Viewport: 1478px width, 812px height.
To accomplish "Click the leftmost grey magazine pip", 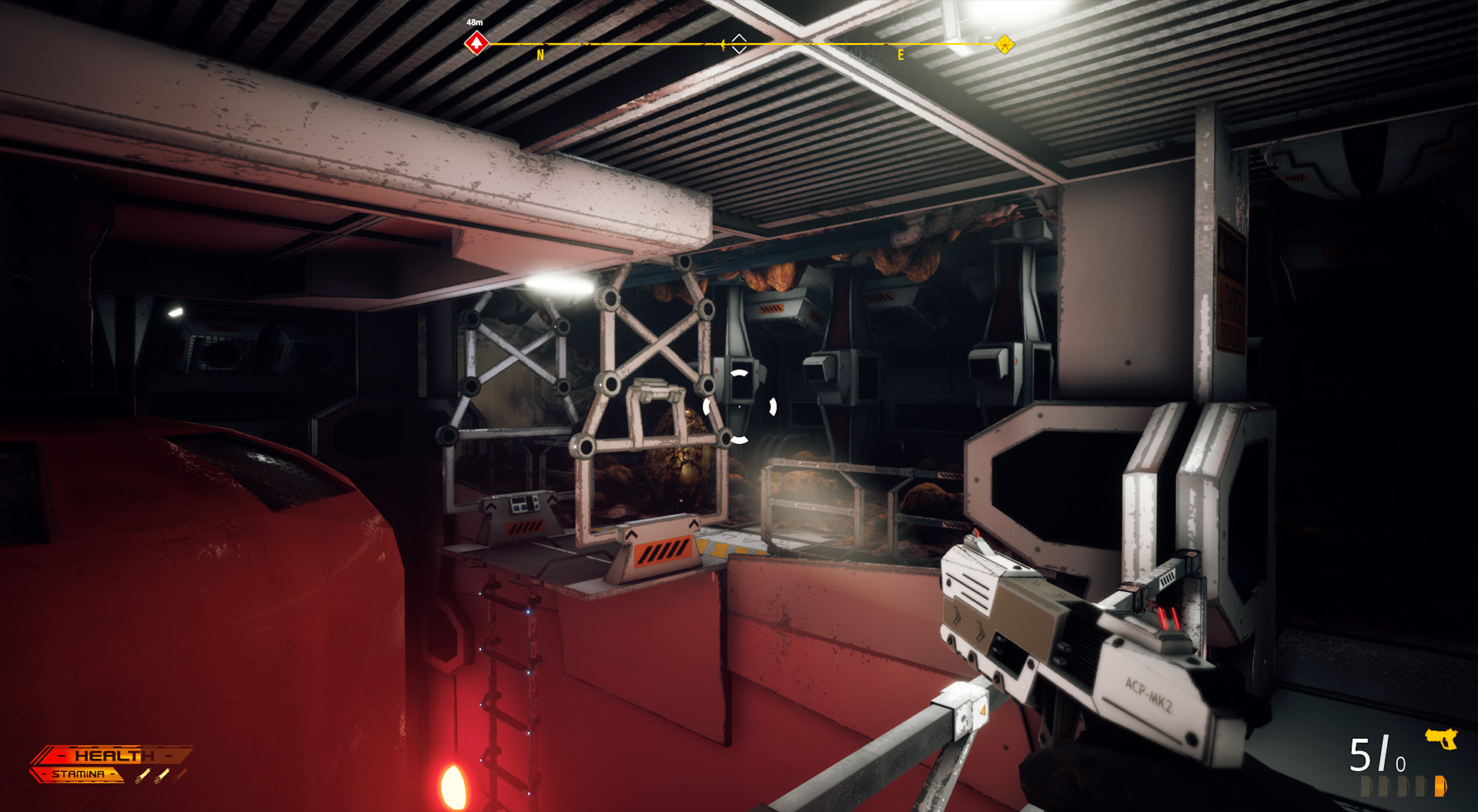I will (x=1366, y=787).
